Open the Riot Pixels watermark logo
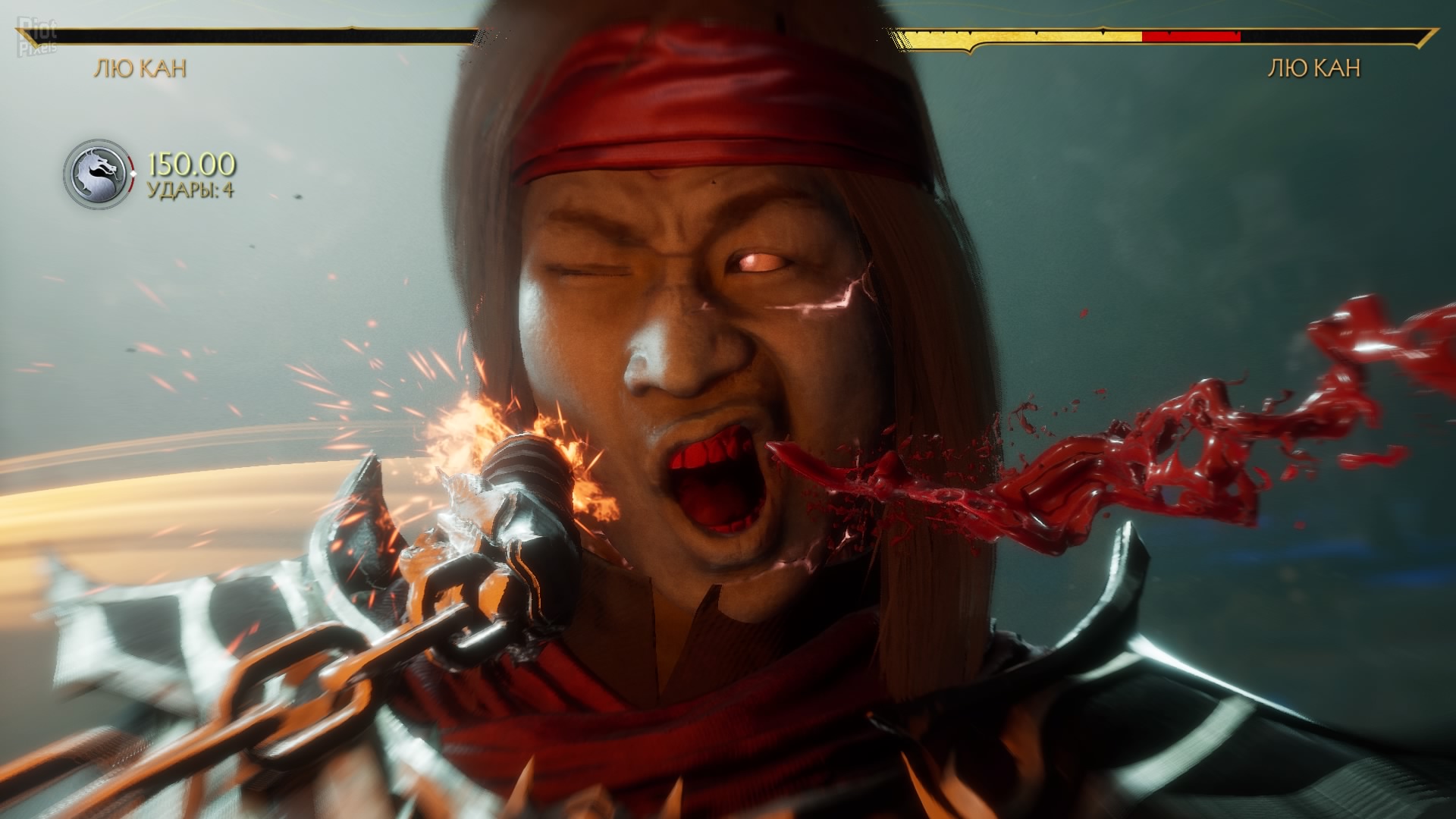 coord(36,38)
